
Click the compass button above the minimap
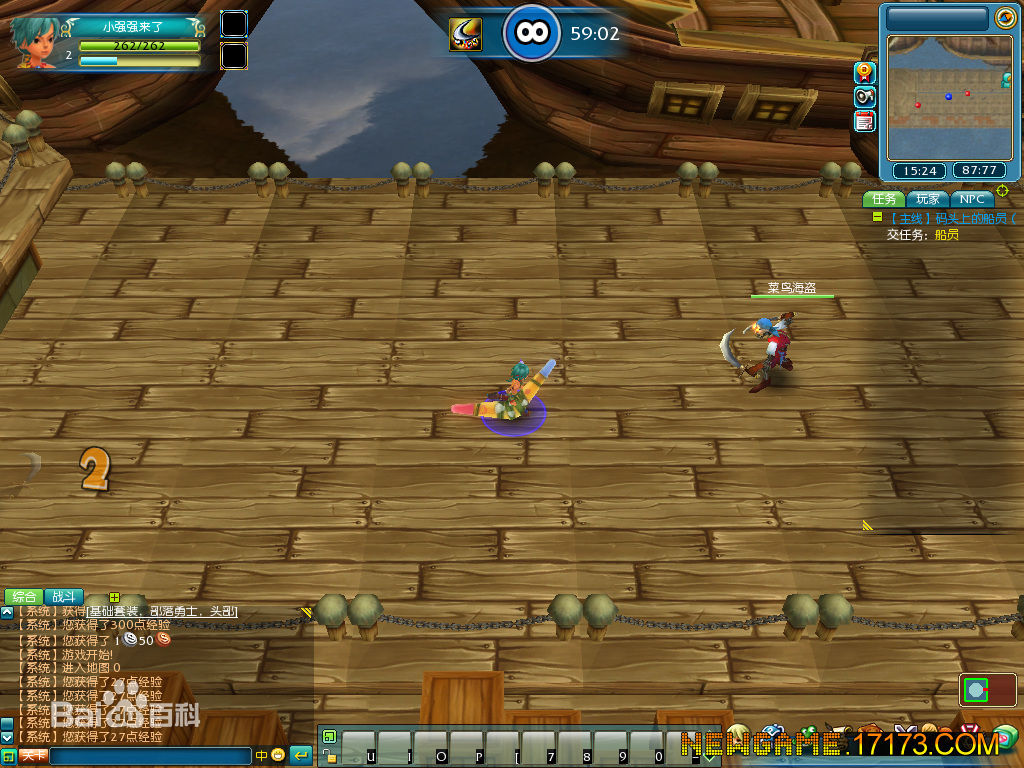click(x=1004, y=18)
